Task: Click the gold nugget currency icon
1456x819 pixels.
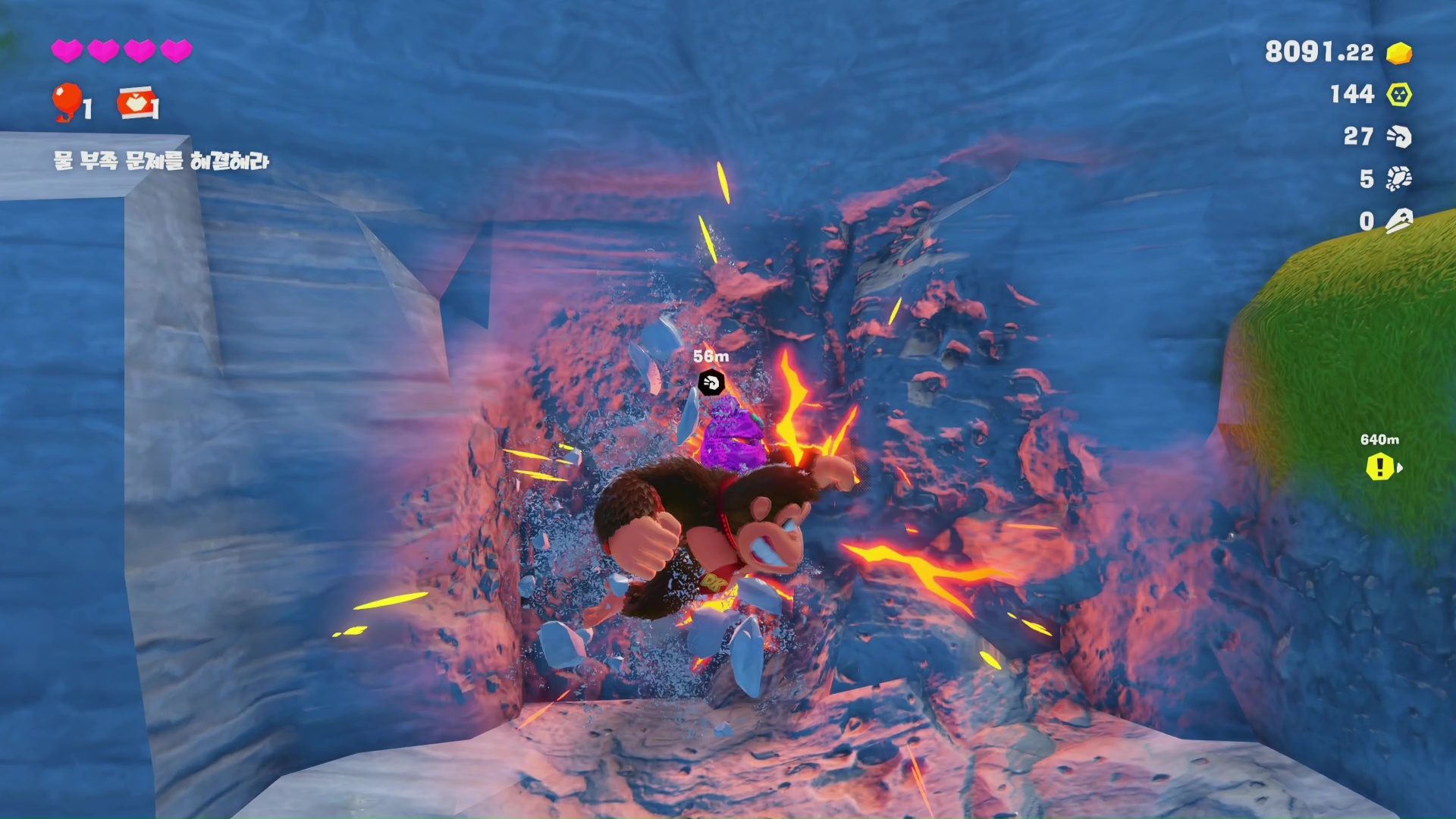Action: pos(1399,53)
